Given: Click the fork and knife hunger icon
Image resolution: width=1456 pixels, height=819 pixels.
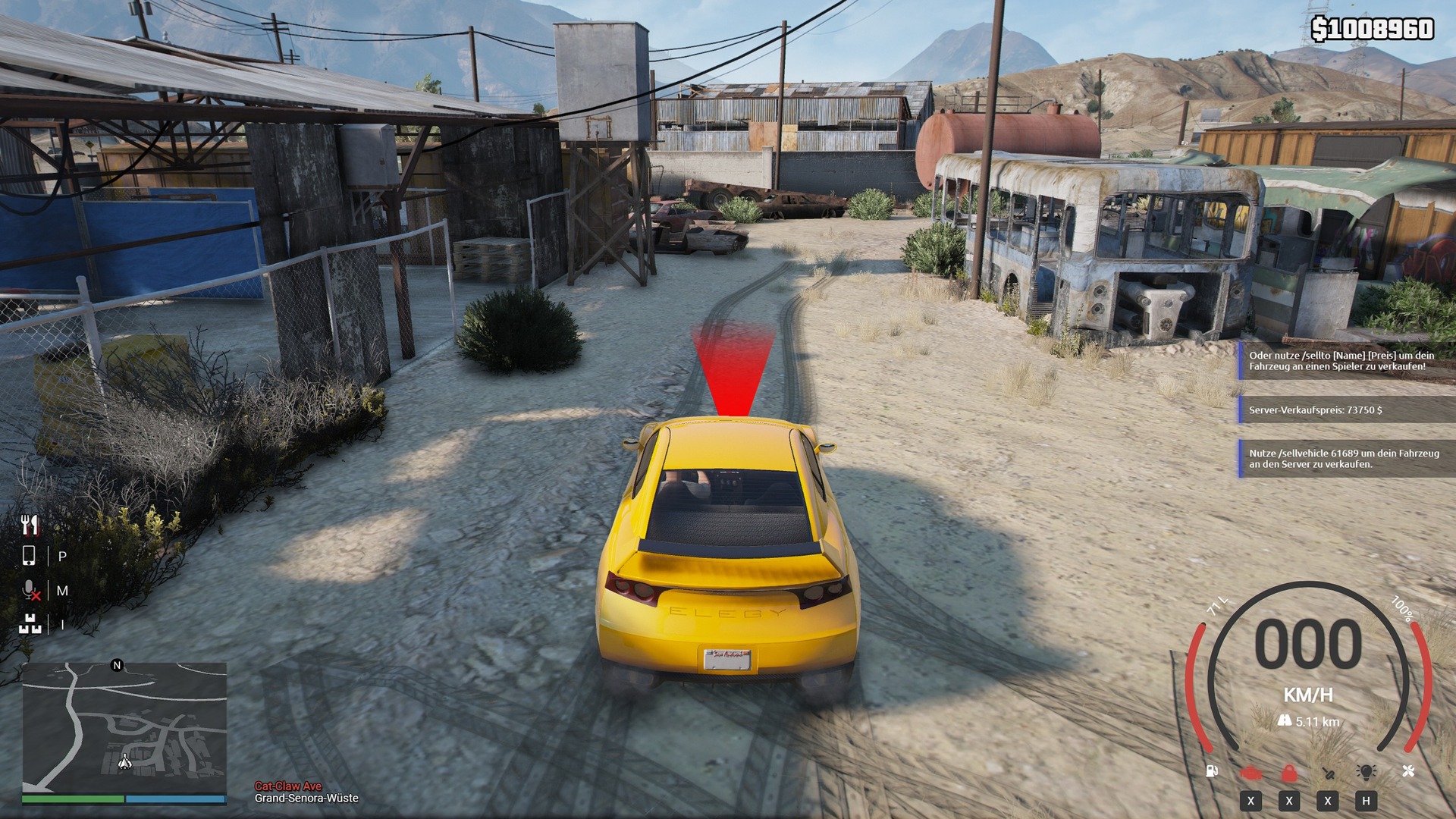Looking at the screenshot, I should pyautogui.click(x=30, y=524).
